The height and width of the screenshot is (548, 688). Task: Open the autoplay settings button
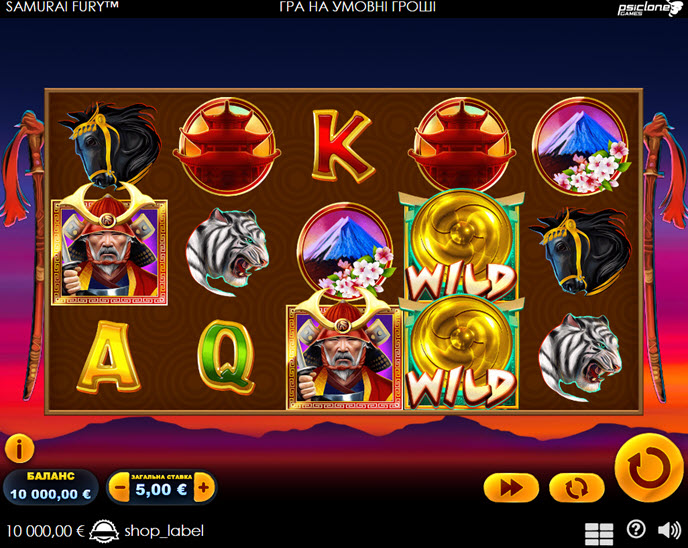pos(577,487)
